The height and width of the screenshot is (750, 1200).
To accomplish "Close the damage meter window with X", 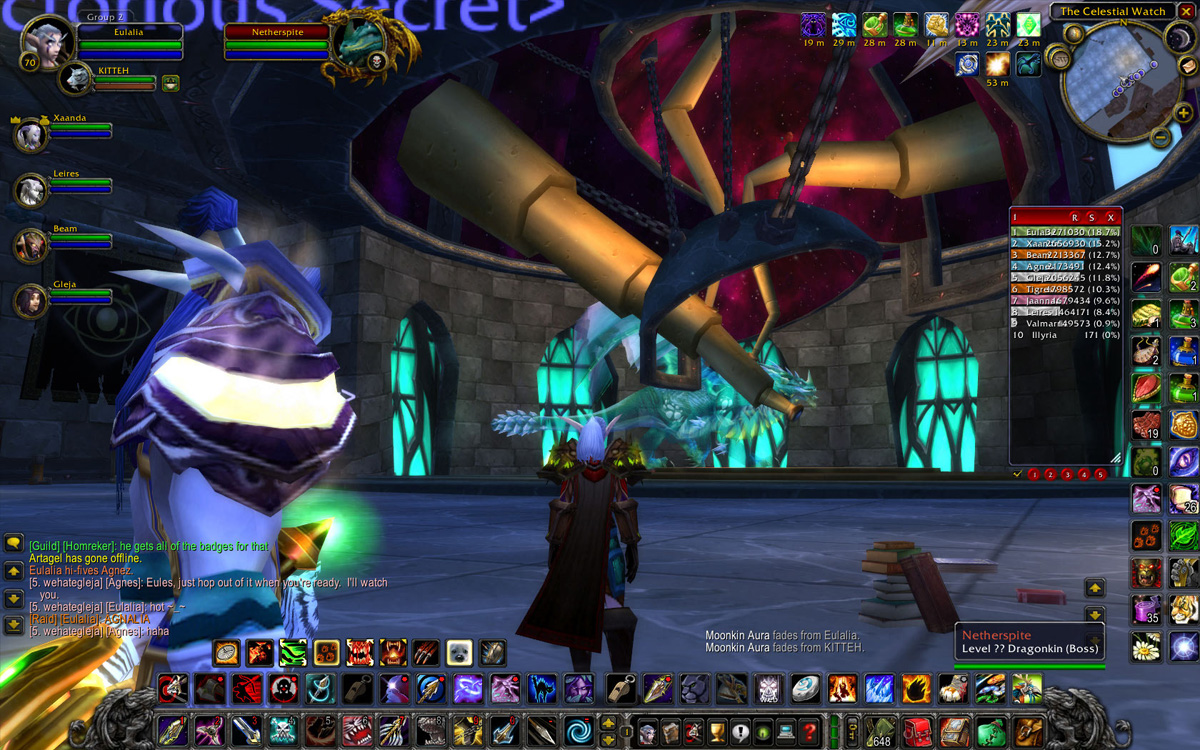I will tap(1110, 217).
